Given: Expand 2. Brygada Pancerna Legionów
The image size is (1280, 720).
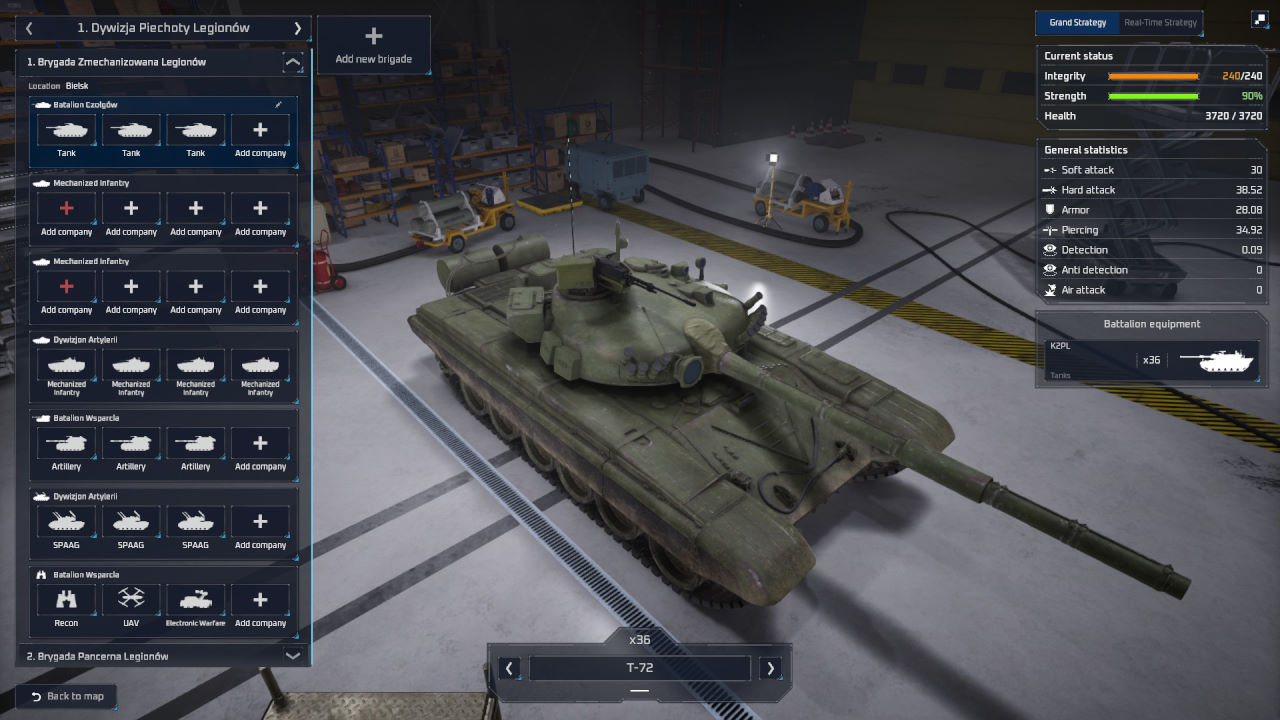Looking at the screenshot, I should click(x=292, y=656).
